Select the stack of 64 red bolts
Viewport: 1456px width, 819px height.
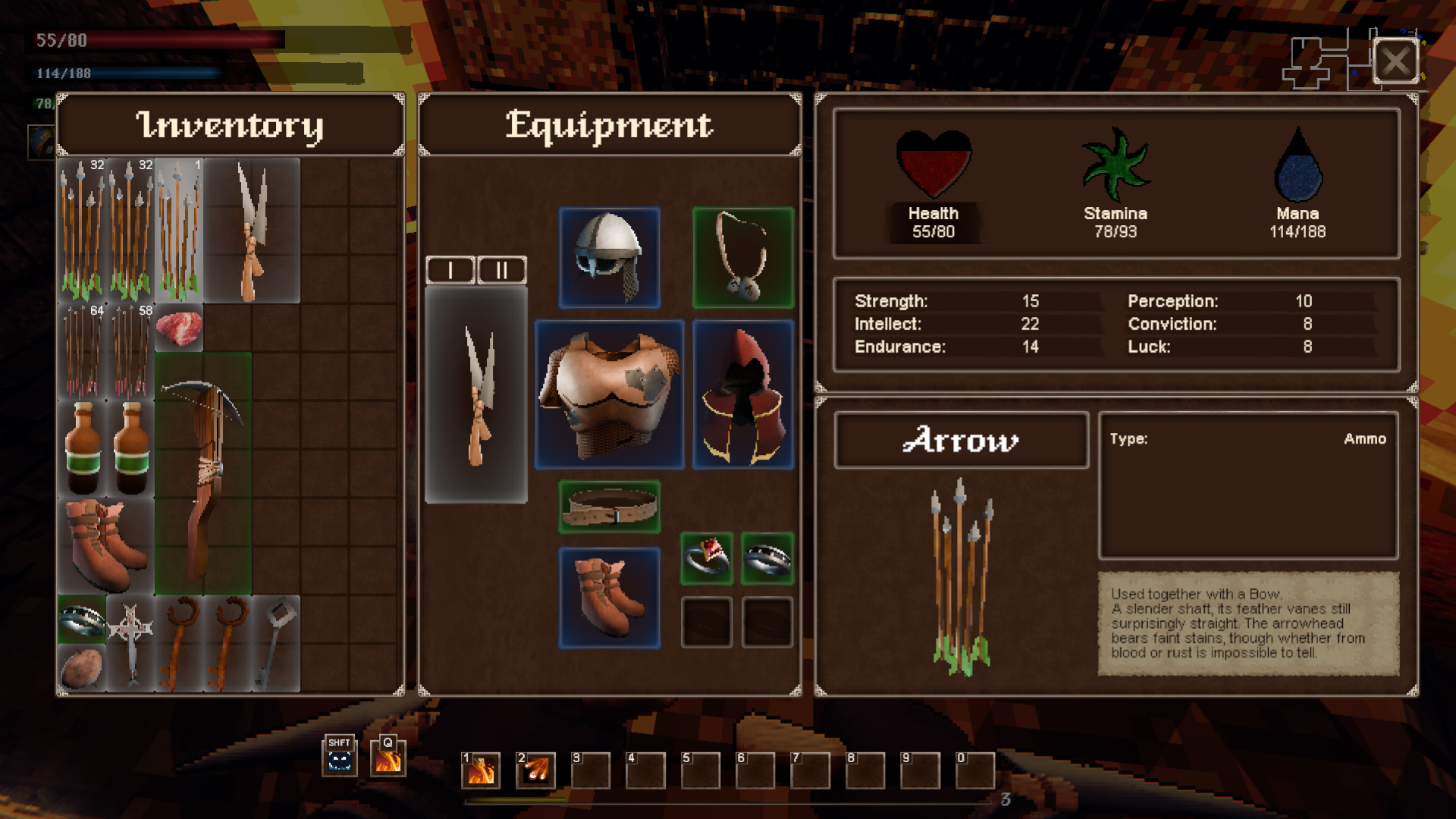coord(82,352)
